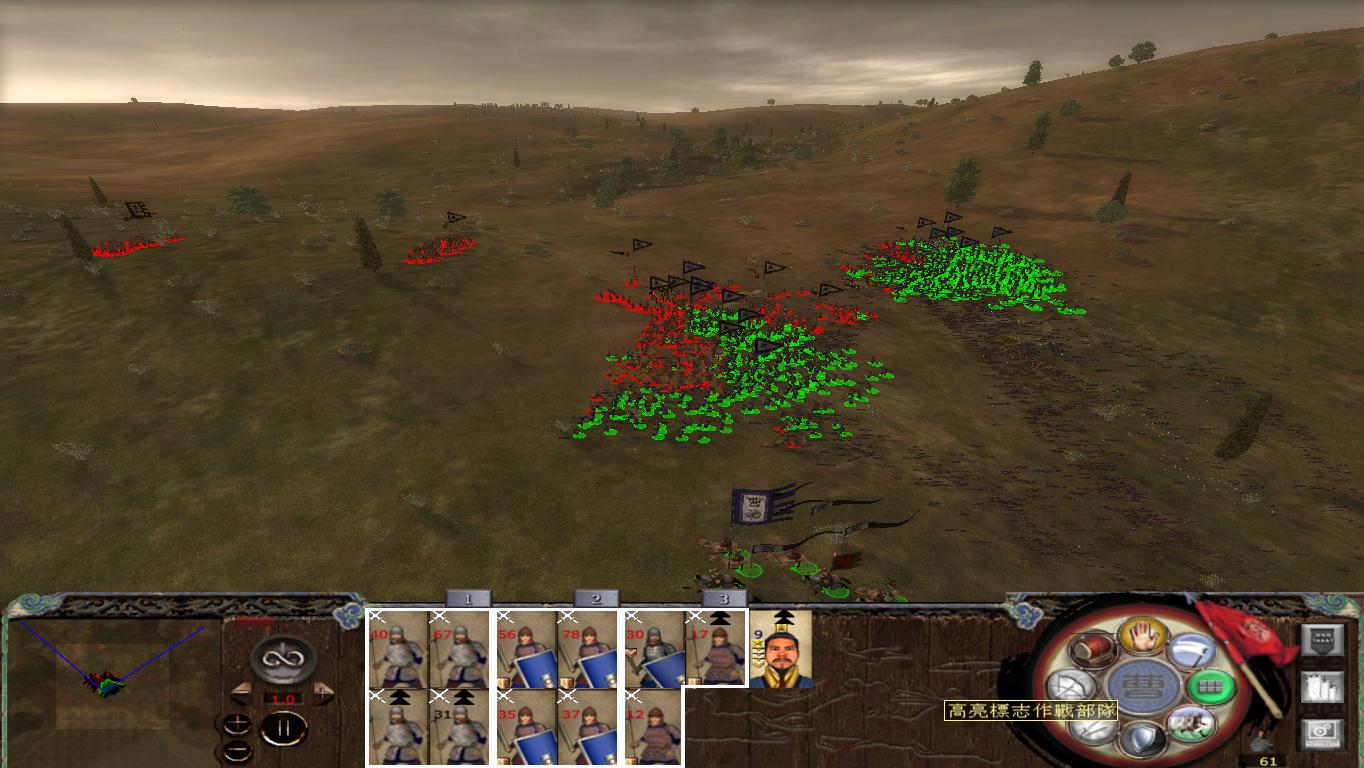The width and height of the screenshot is (1364, 768).
Task: Click the green grid highlight-units icon
Action: 1211,685
